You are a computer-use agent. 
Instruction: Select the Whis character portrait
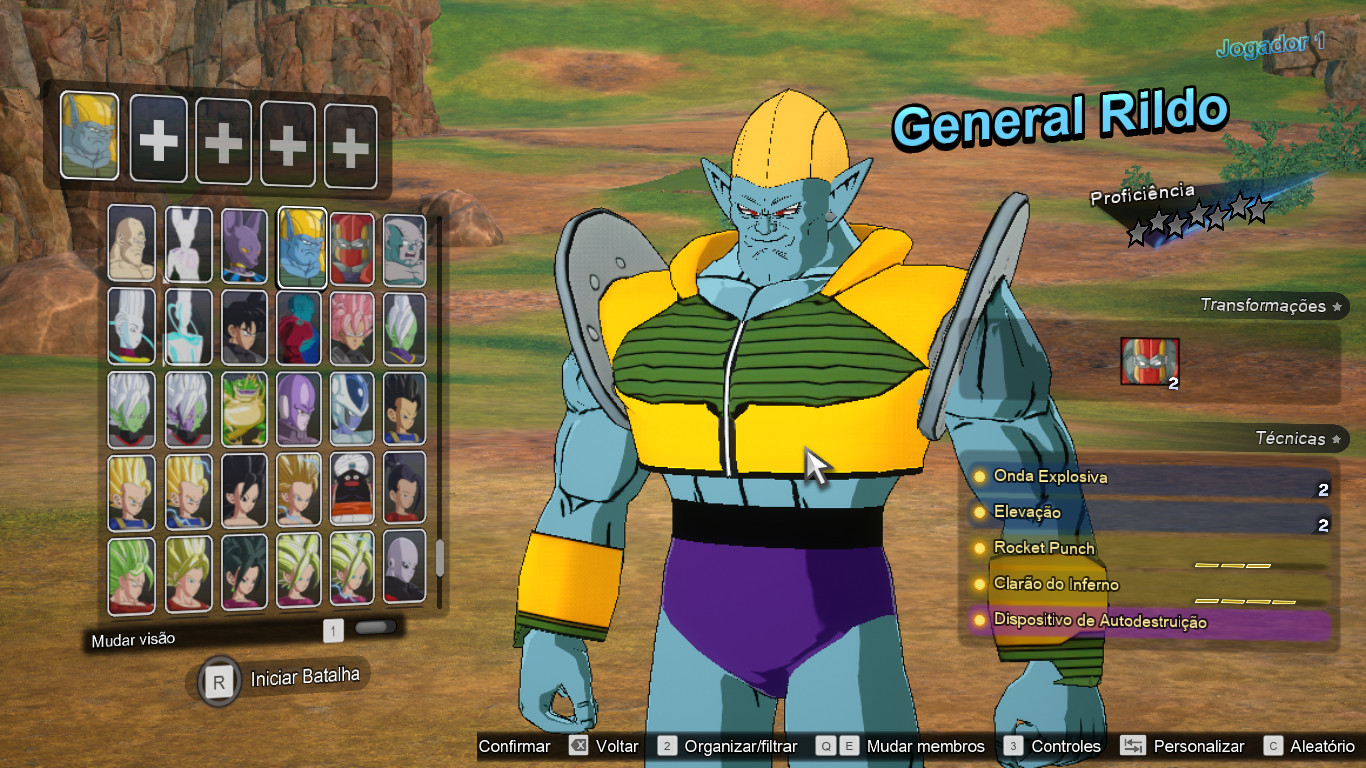(x=131, y=326)
